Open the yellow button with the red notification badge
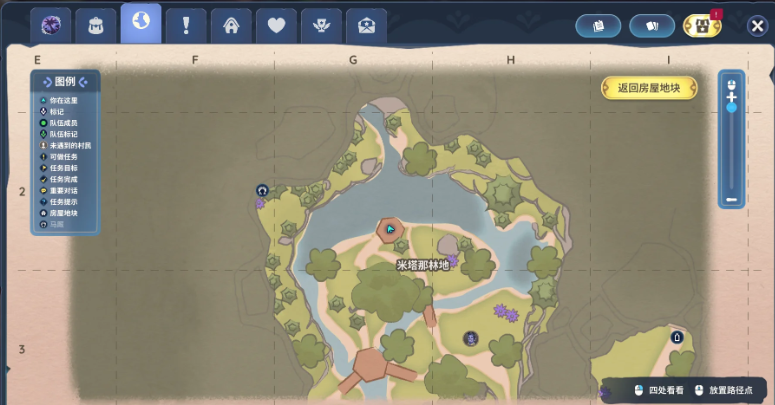The image size is (775, 405). pyautogui.click(x=702, y=26)
